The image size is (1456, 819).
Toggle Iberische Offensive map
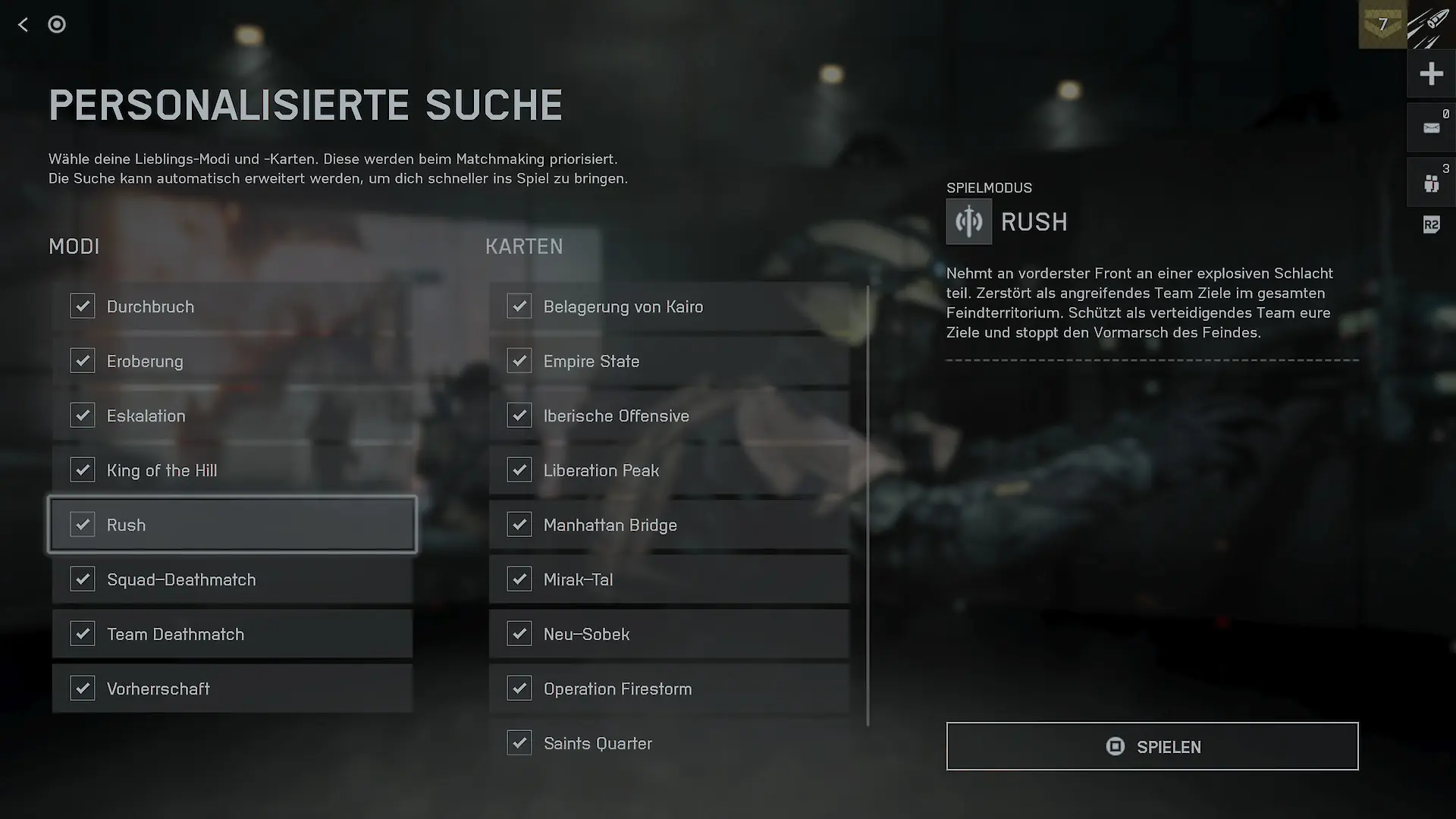(519, 416)
